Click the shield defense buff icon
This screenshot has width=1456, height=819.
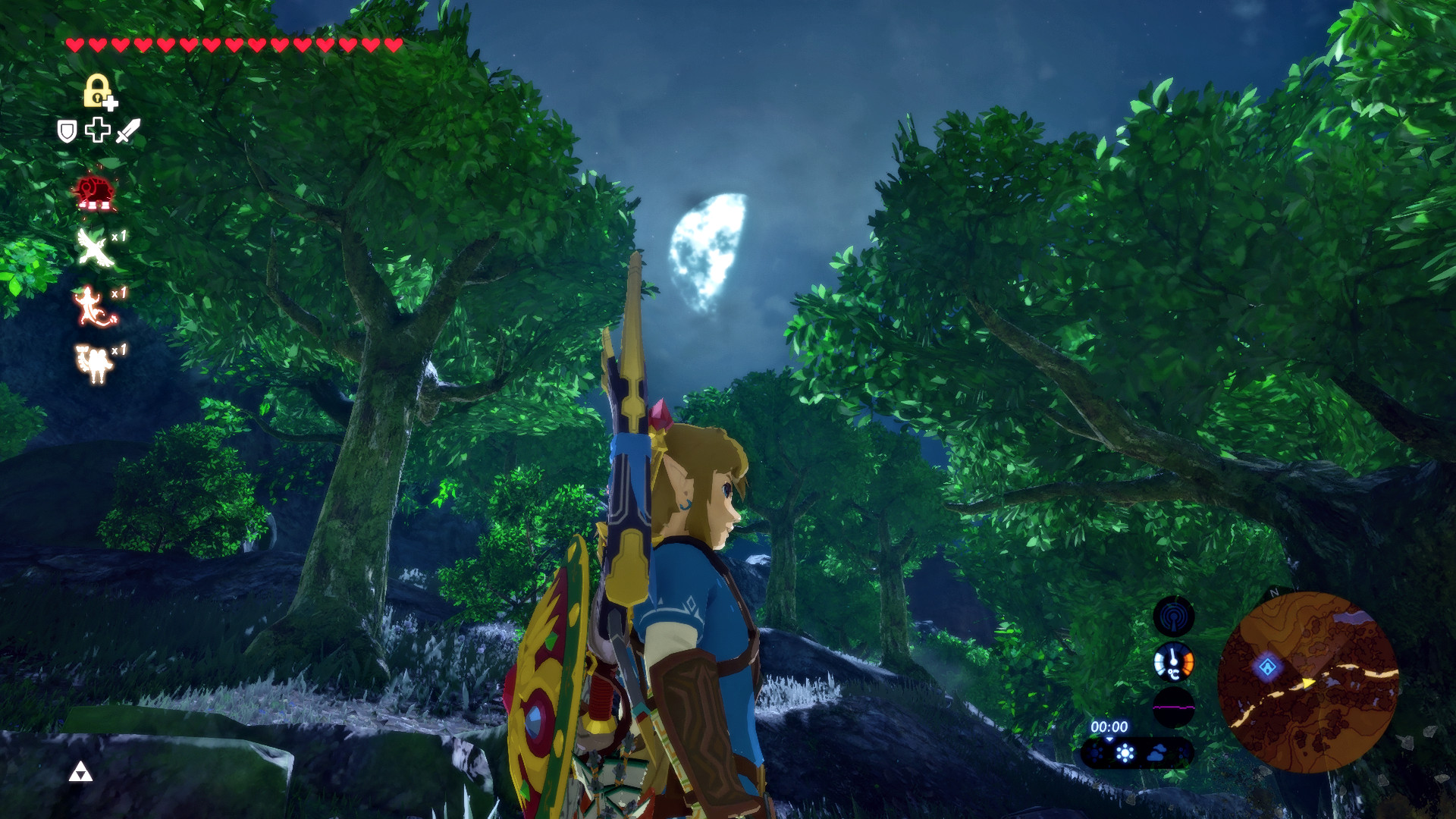67,129
